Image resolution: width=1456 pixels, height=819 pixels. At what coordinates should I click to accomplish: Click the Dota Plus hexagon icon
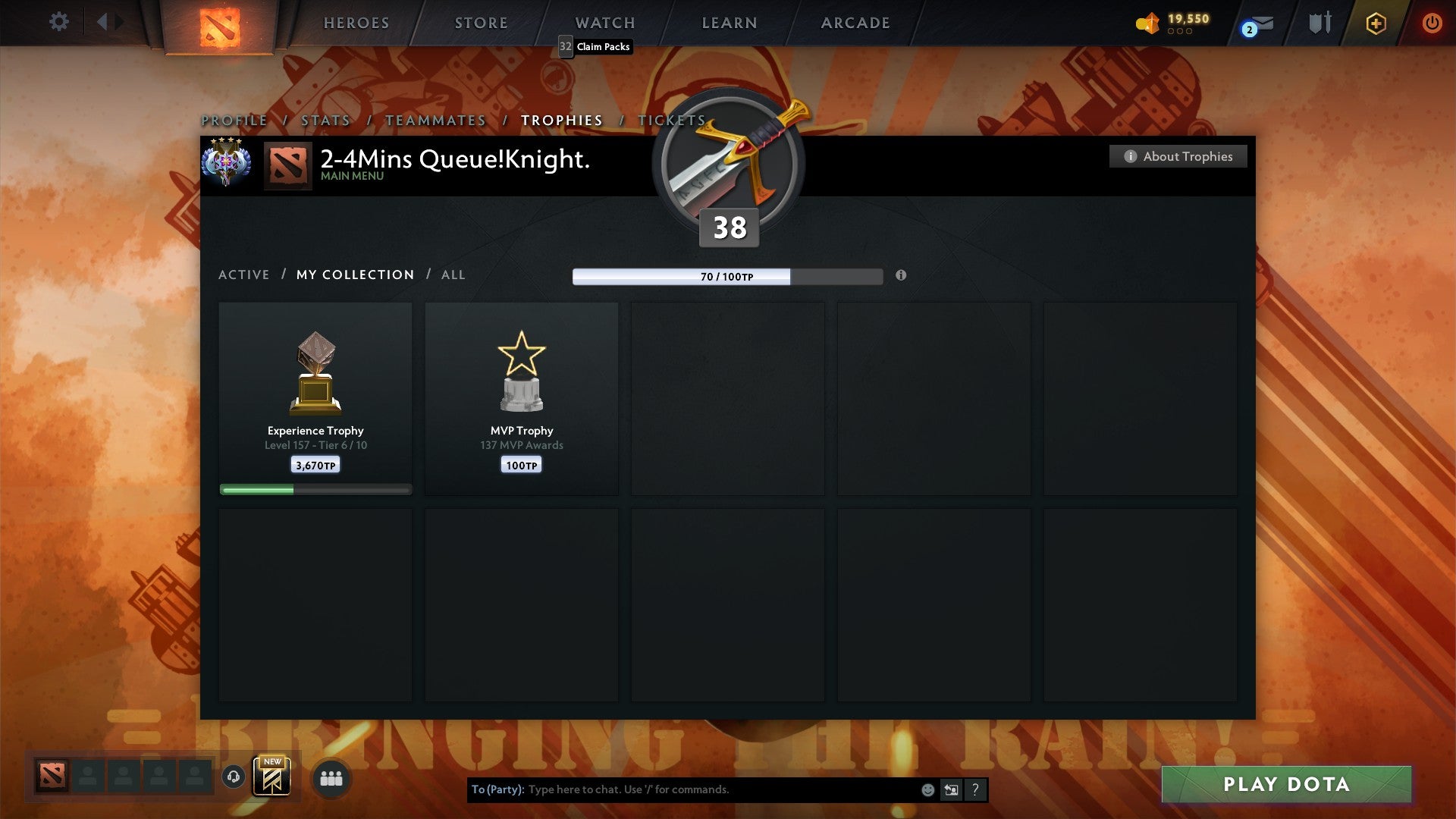point(1375,23)
